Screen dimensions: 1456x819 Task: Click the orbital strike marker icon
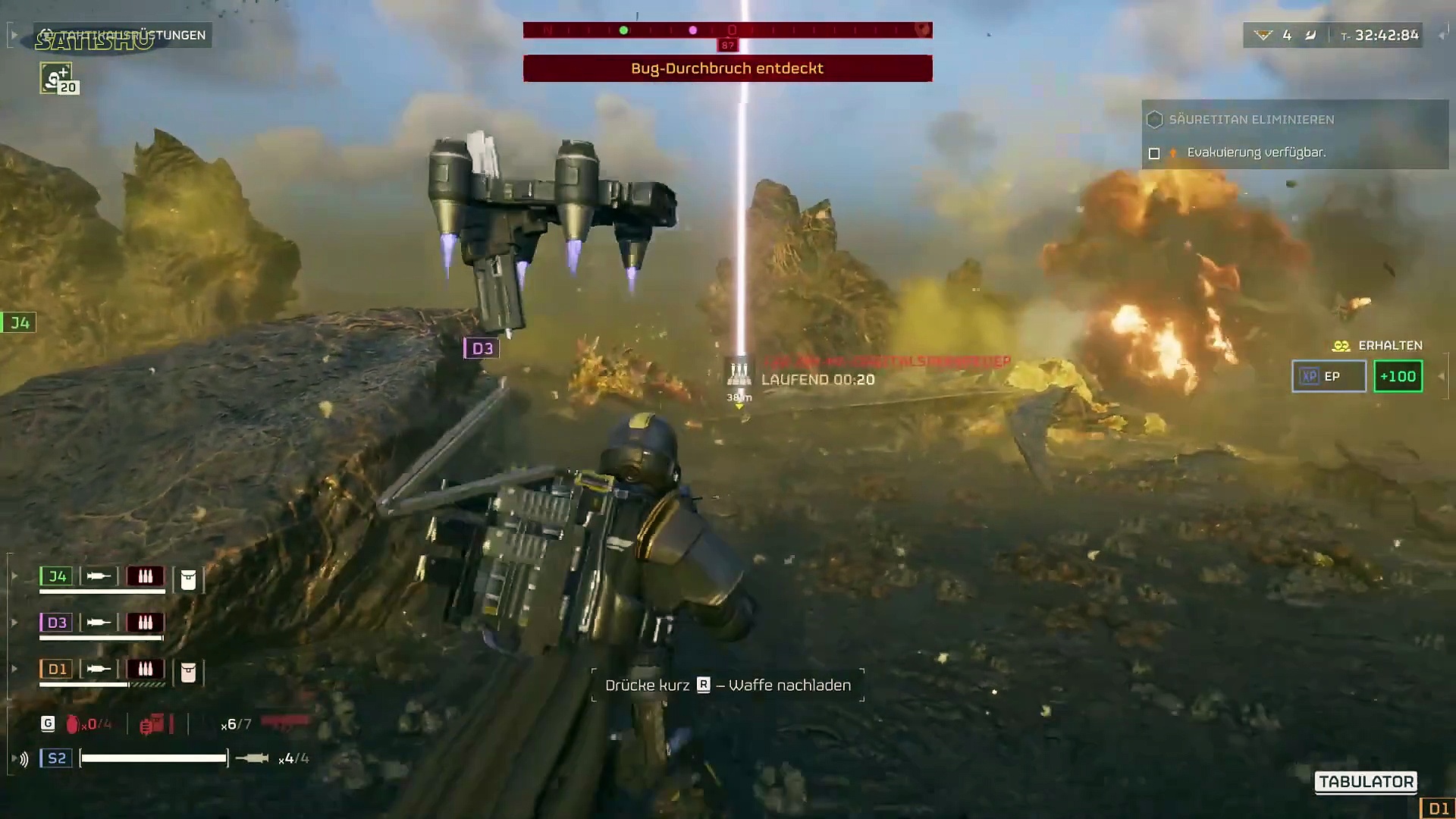coord(739,372)
